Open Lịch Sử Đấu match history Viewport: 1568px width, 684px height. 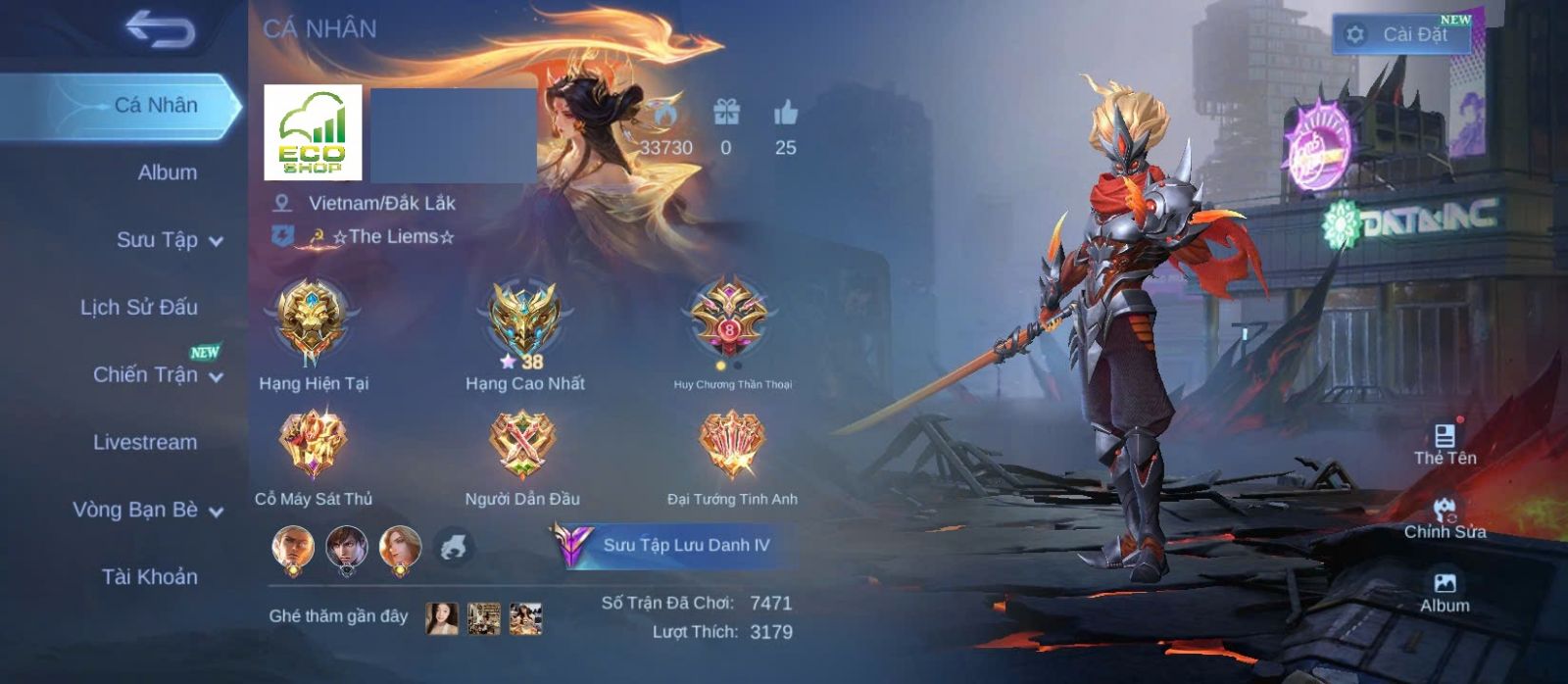pos(138,308)
